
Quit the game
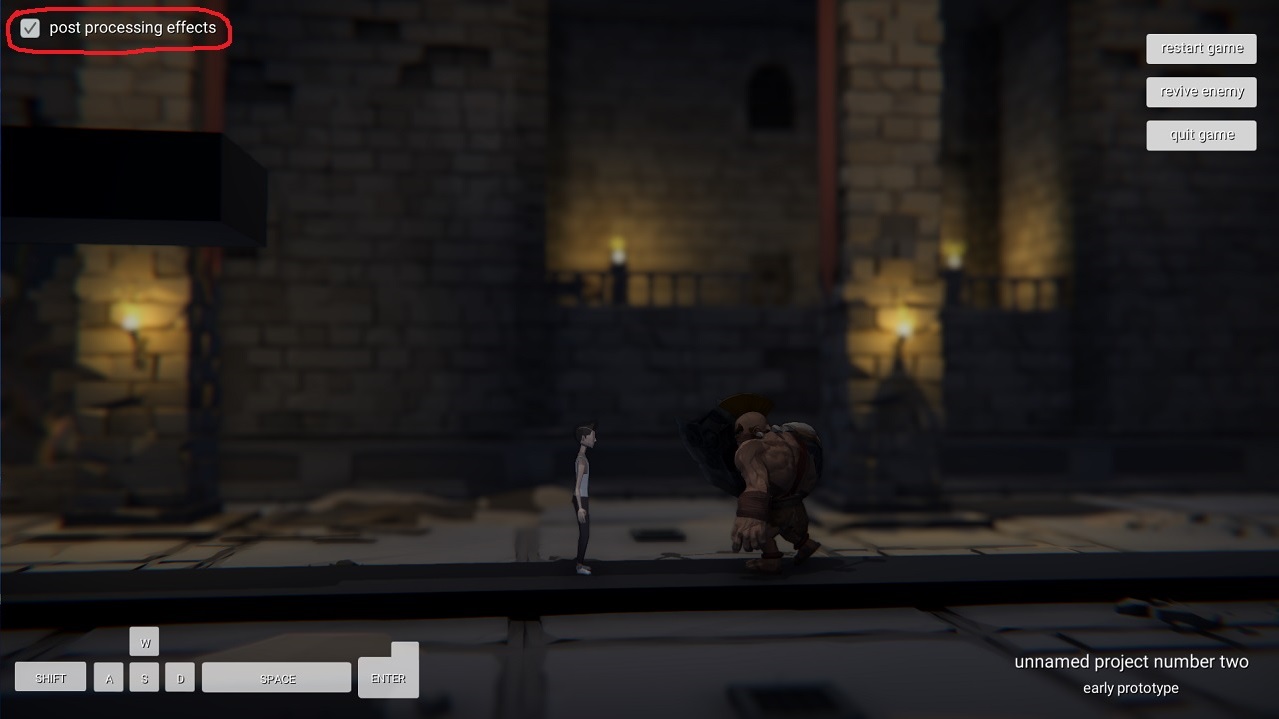pyautogui.click(x=1201, y=135)
